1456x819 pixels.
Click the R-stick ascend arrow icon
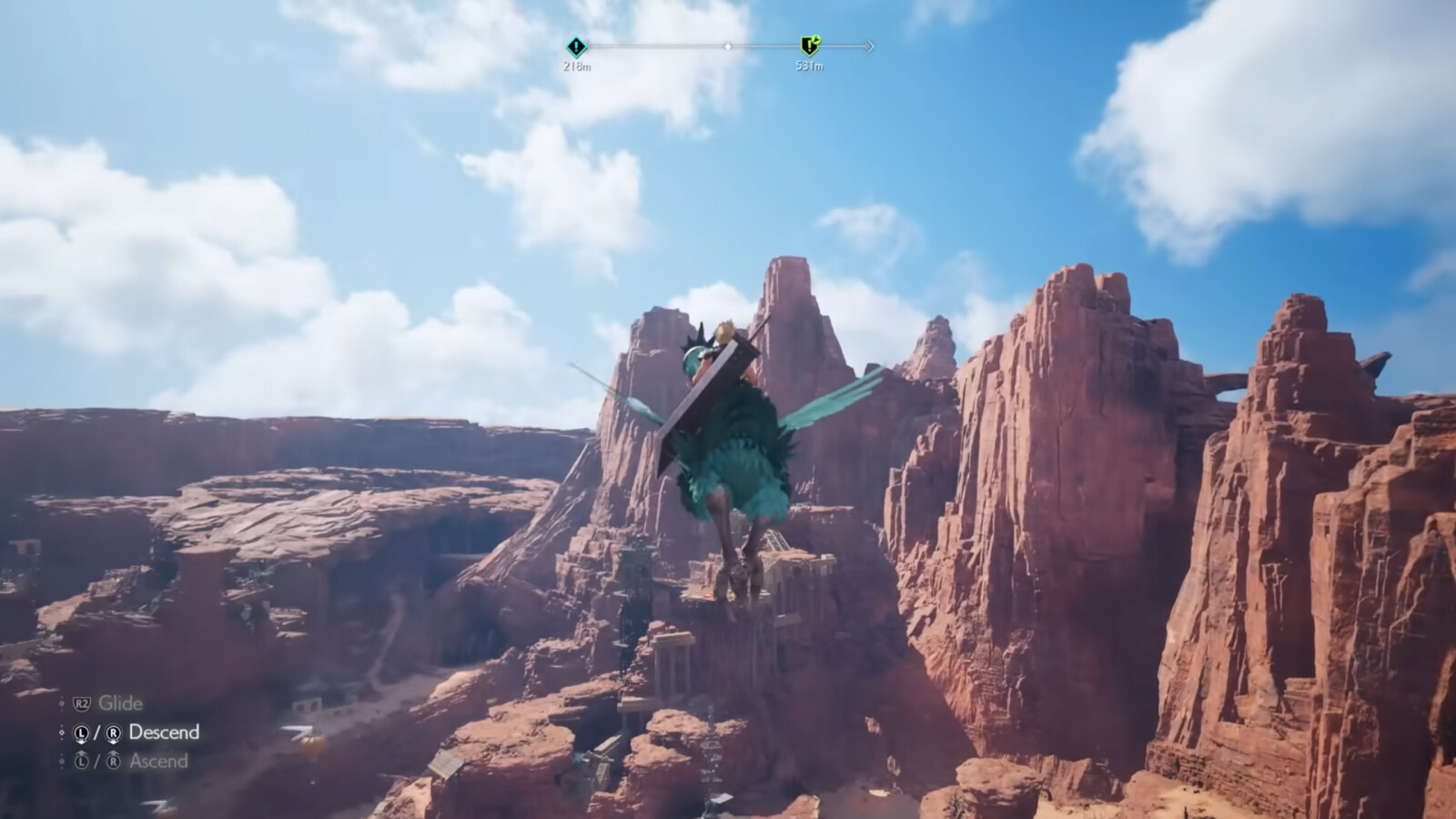pyautogui.click(x=114, y=761)
